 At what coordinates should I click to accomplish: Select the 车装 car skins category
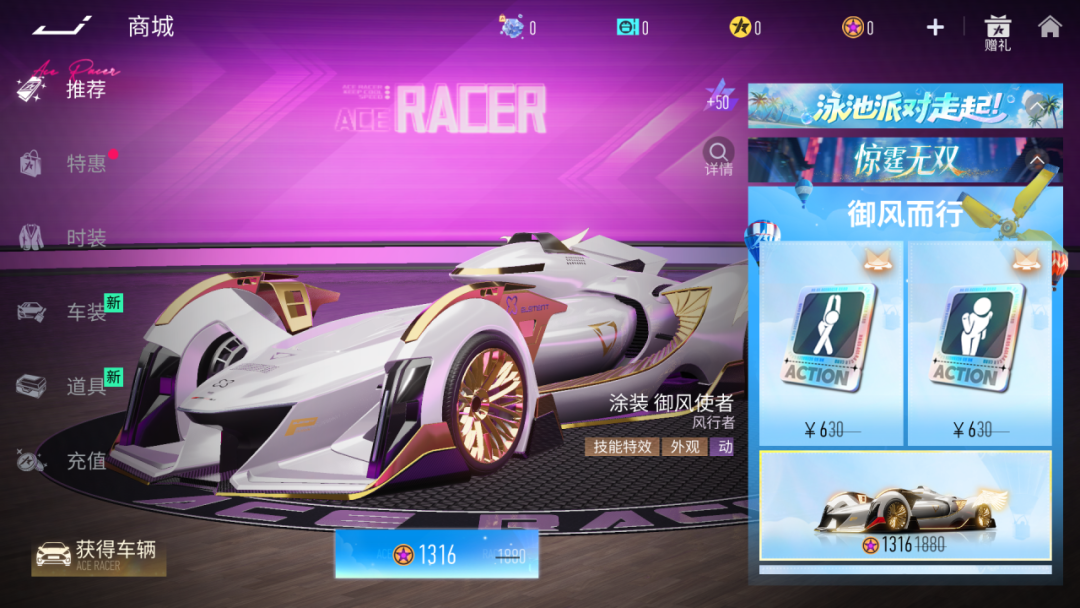point(85,312)
